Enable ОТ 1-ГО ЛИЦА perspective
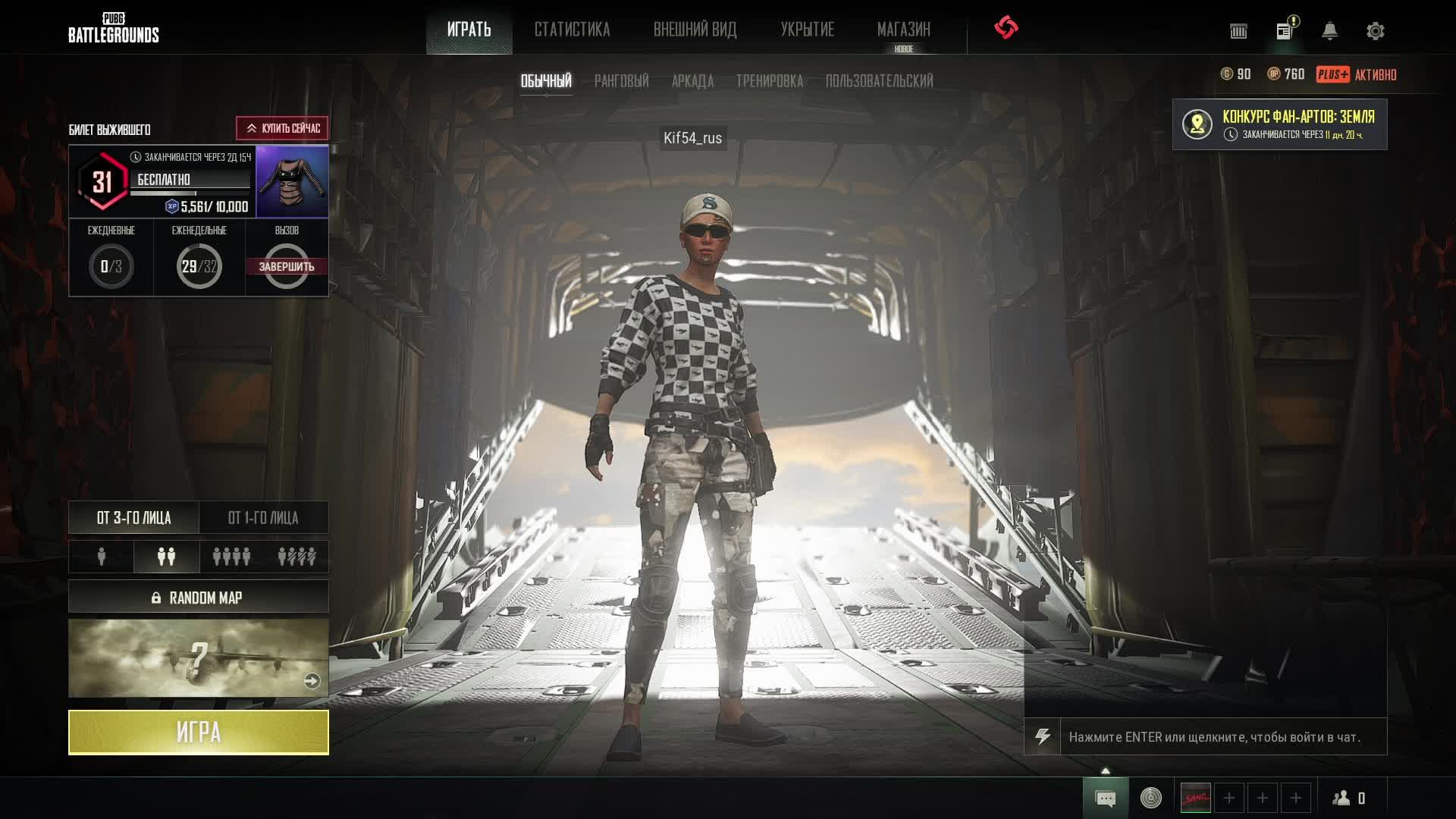Viewport: 1456px width, 819px height. [x=264, y=518]
